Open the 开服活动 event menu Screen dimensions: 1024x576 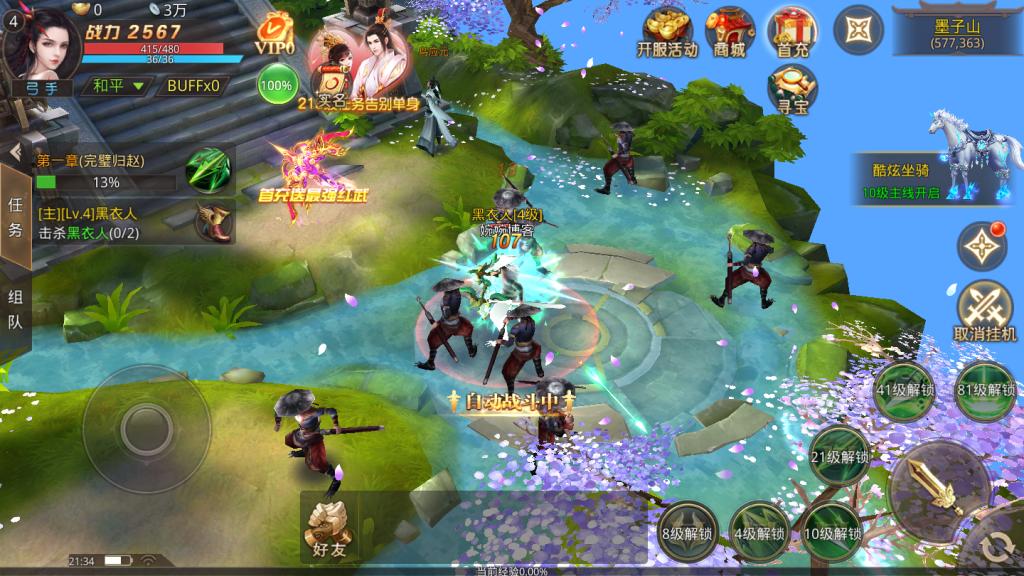pos(667,32)
